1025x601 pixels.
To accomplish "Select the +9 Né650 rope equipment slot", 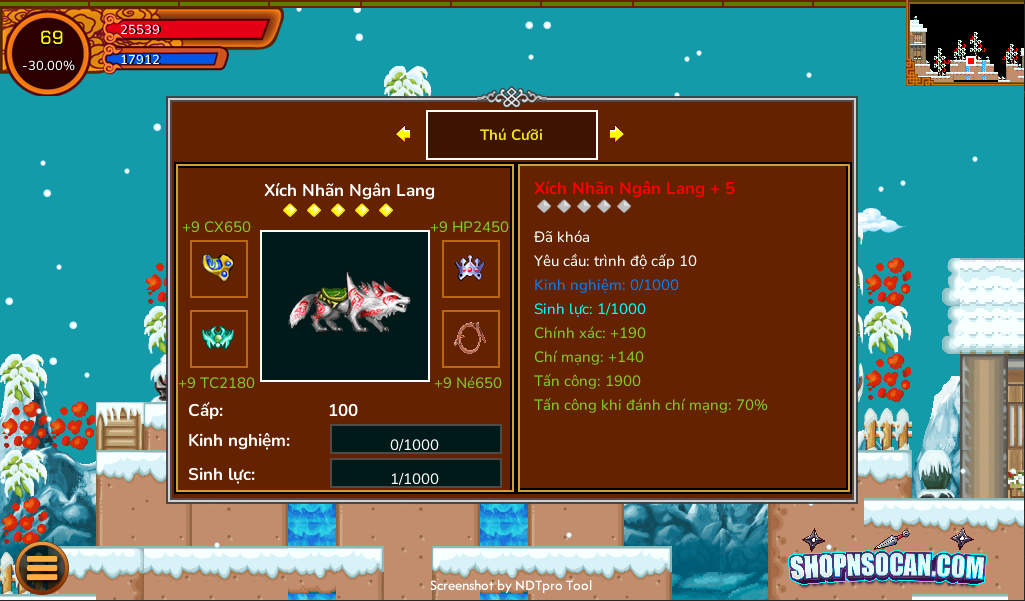I will (x=471, y=339).
